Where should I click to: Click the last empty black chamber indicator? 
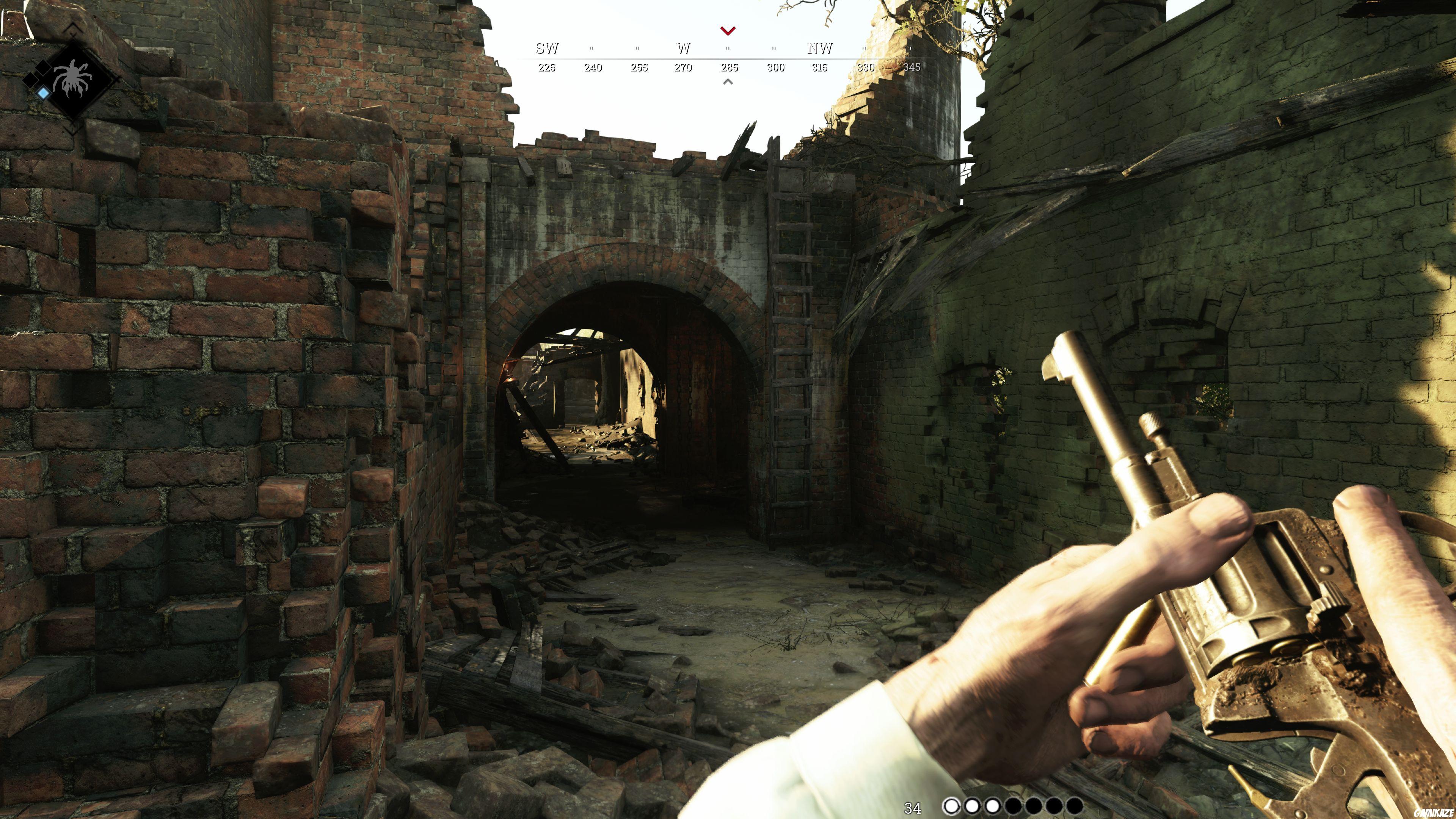tap(1075, 806)
